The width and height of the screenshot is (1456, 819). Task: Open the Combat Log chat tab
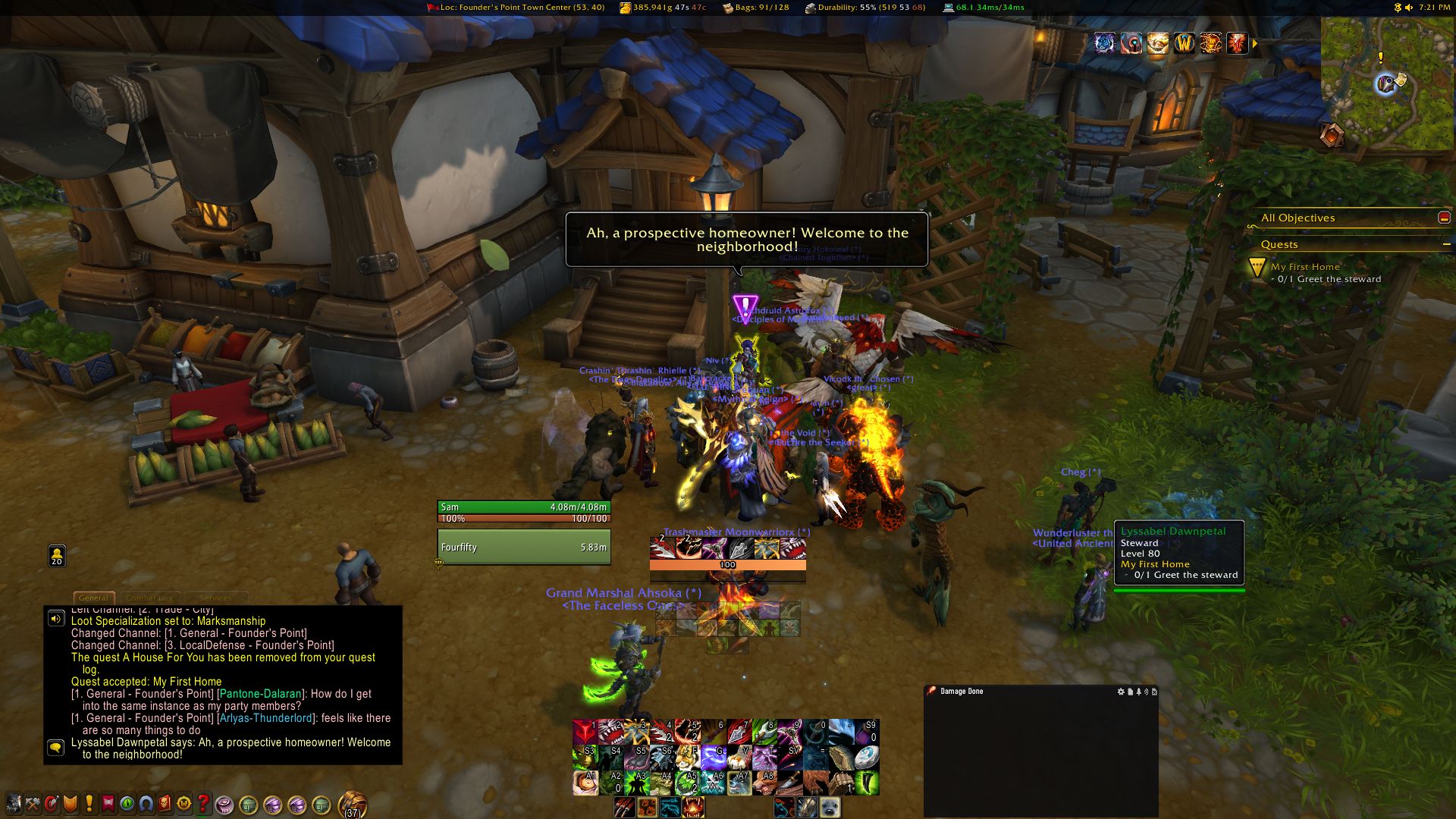point(149,598)
